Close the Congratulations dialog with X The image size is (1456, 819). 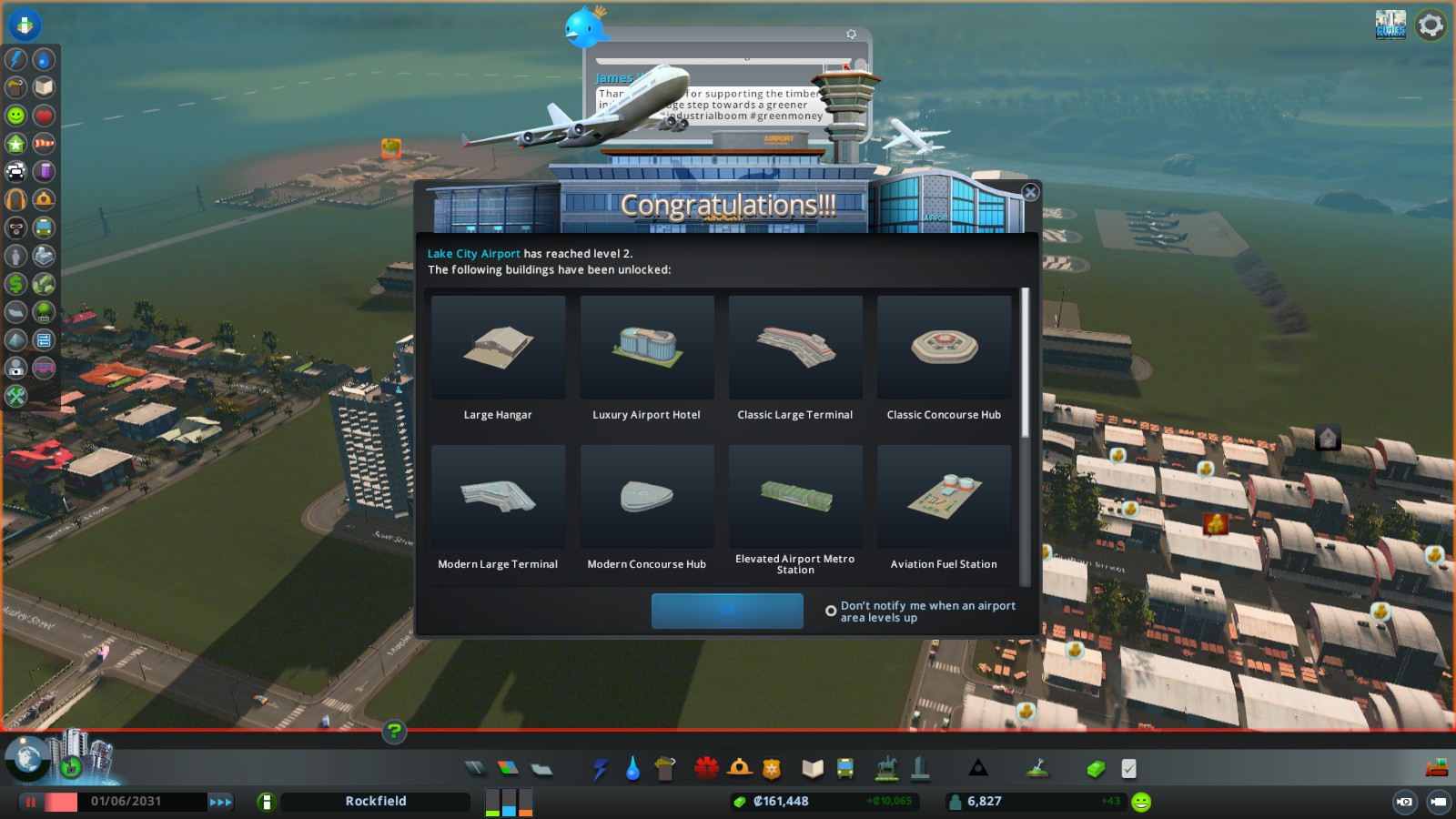(1030, 192)
